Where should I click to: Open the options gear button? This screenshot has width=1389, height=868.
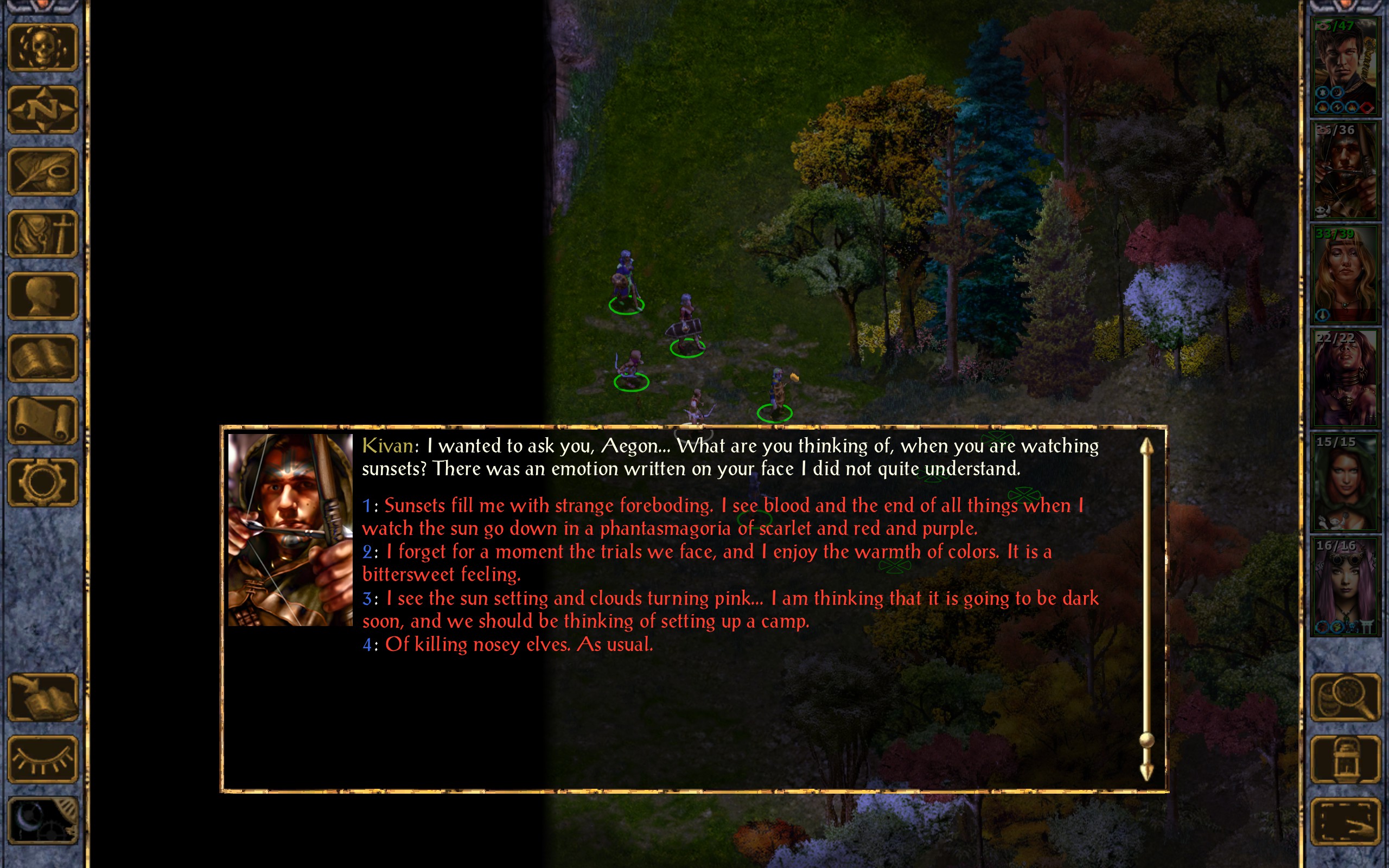pyautogui.click(x=42, y=482)
